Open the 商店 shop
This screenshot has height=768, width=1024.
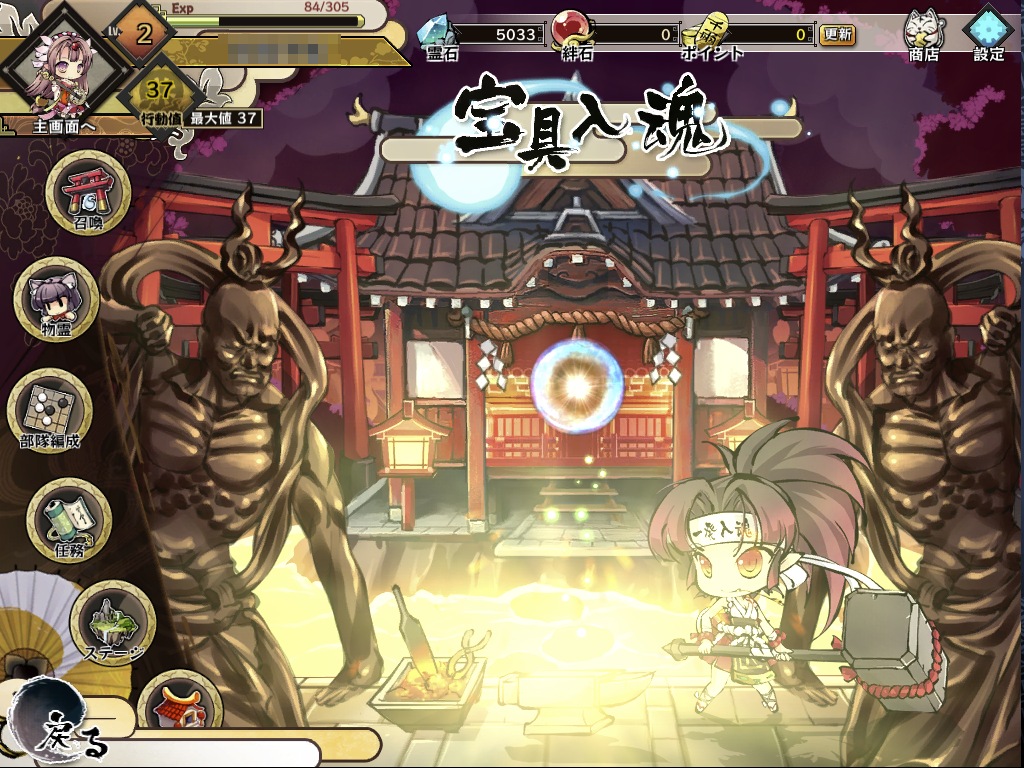point(926,33)
